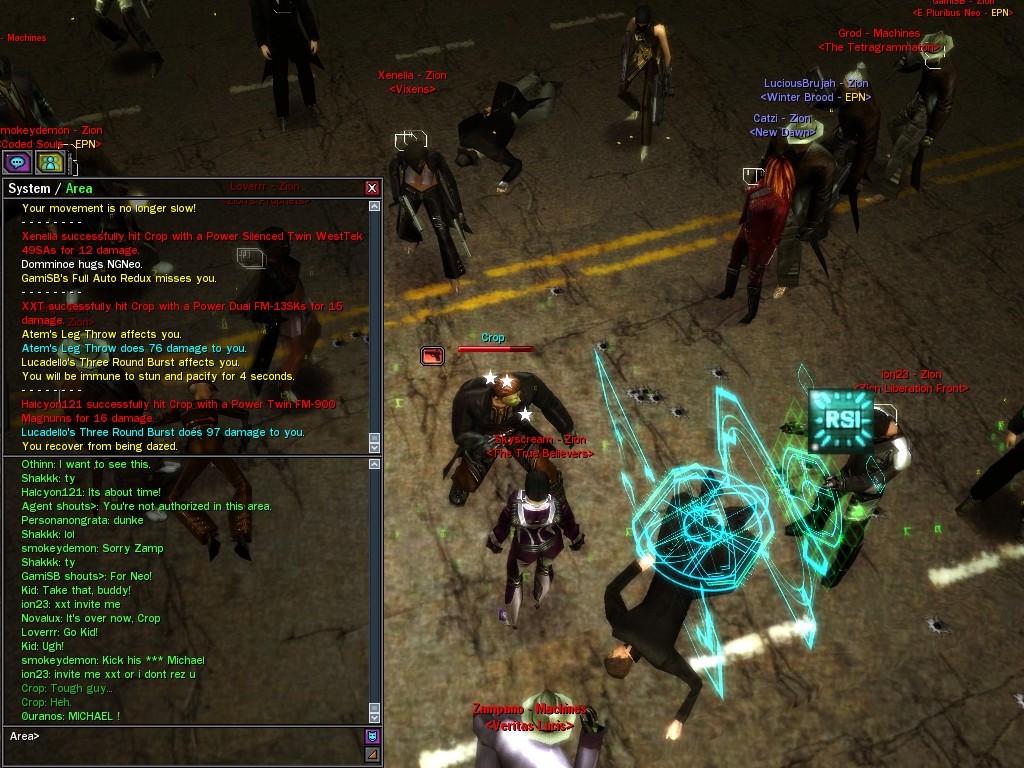The width and height of the screenshot is (1024, 768).
Task: Click the orange triangle resize icon
Action: [x=372, y=754]
